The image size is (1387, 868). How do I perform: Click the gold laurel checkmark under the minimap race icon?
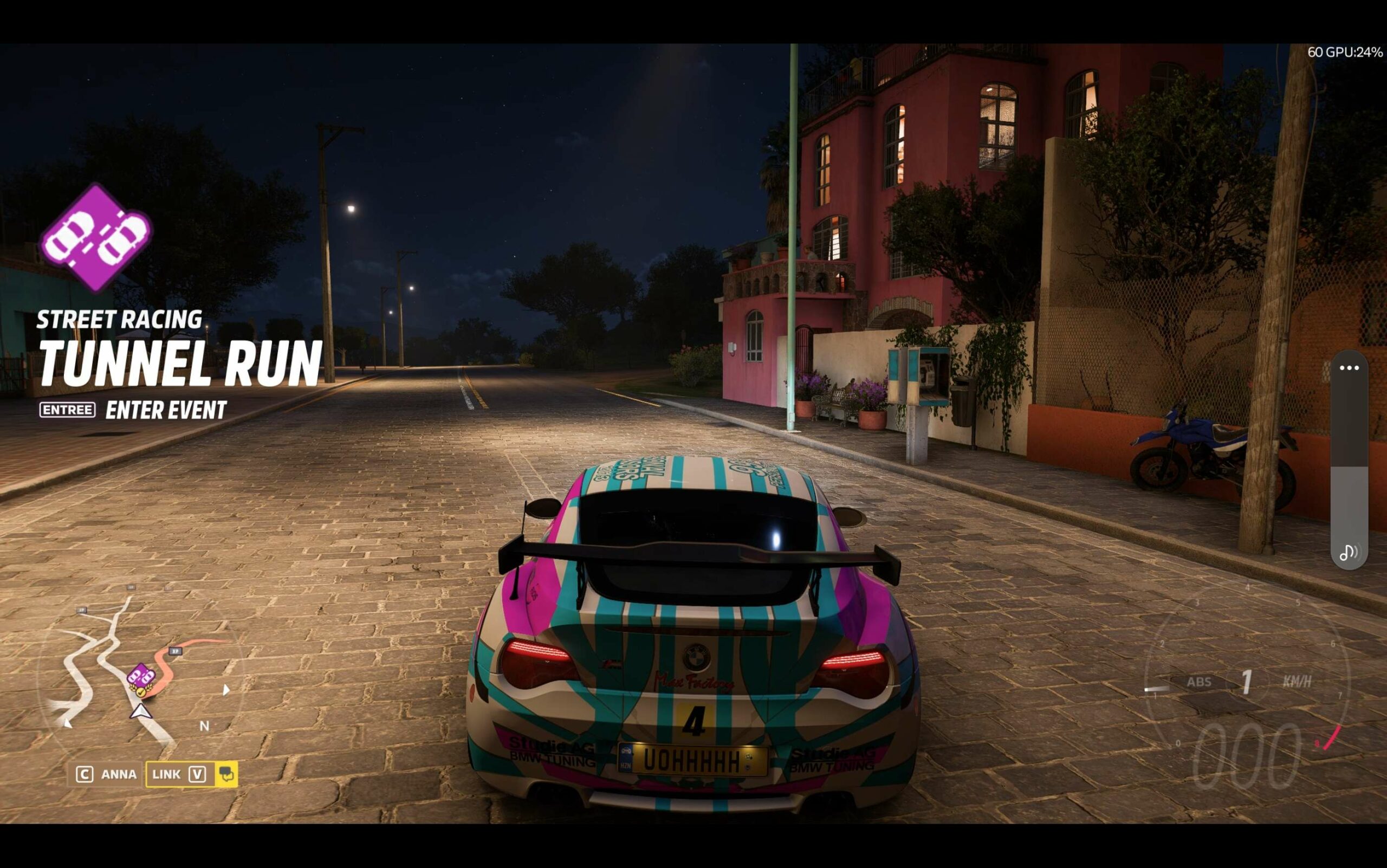click(141, 693)
